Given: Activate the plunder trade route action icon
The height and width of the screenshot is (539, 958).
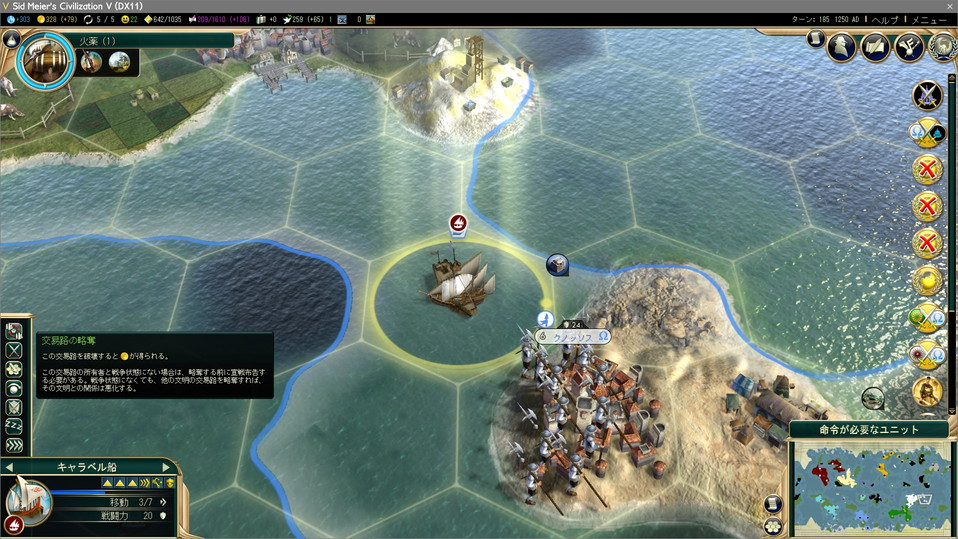Looking at the screenshot, I should point(15,331).
